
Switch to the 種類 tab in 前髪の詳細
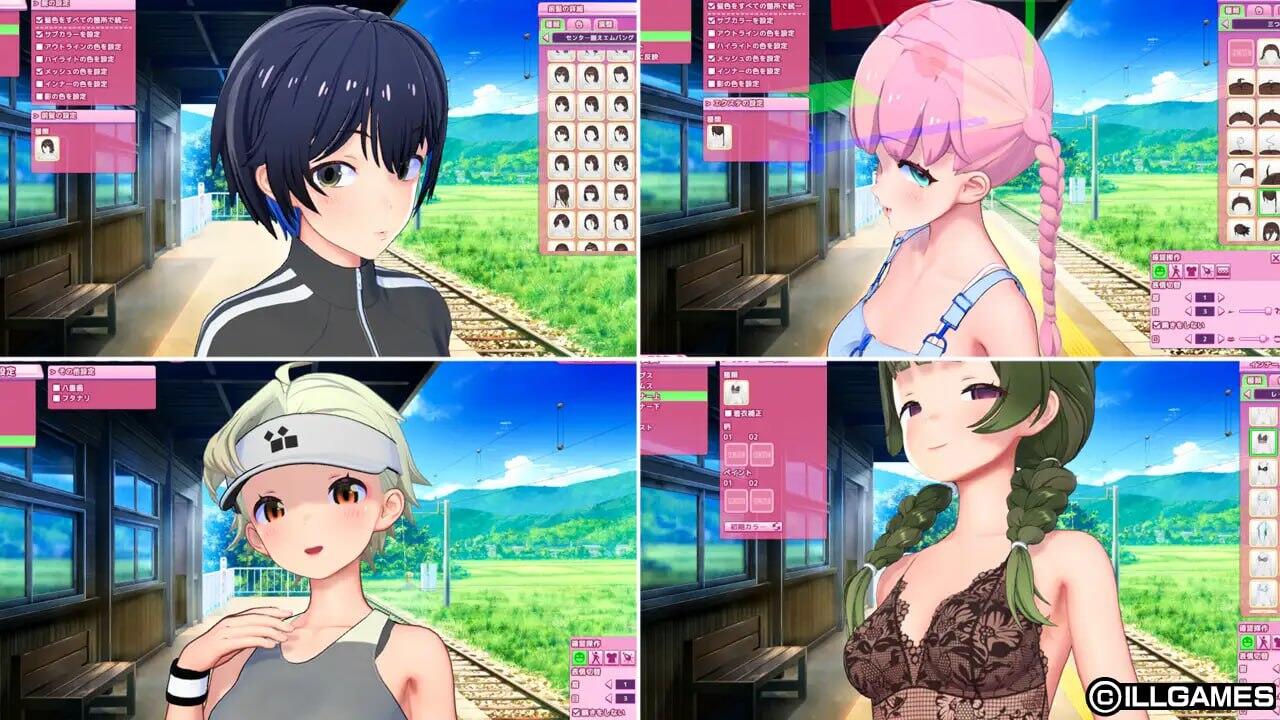[554, 24]
